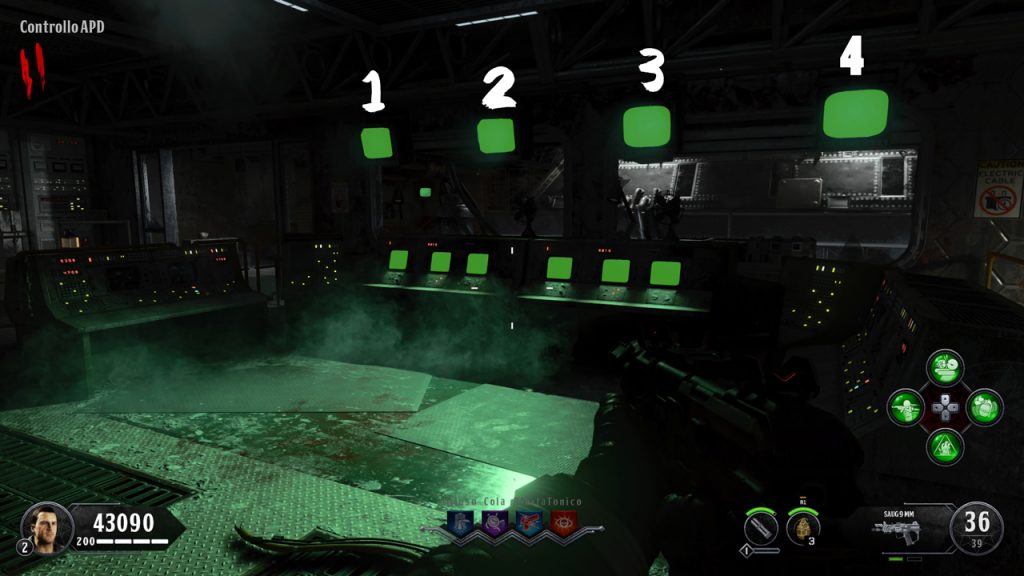1024x576 pixels.
Task: Activate the bottom elixir with the triangle warning icon
Action: (x=945, y=446)
